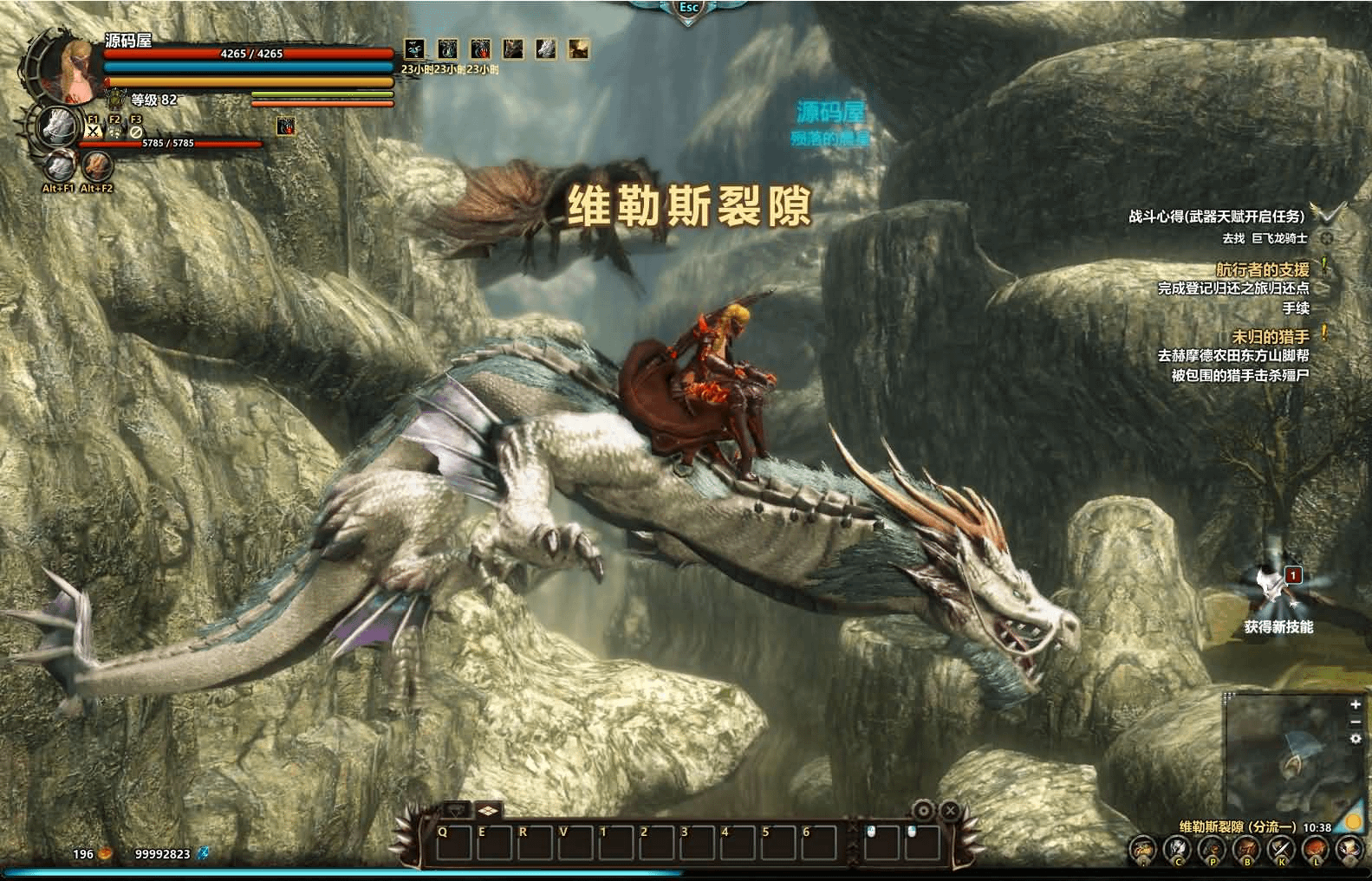
Task: Open minimap settings gear
Action: click(x=1356, y=739)
